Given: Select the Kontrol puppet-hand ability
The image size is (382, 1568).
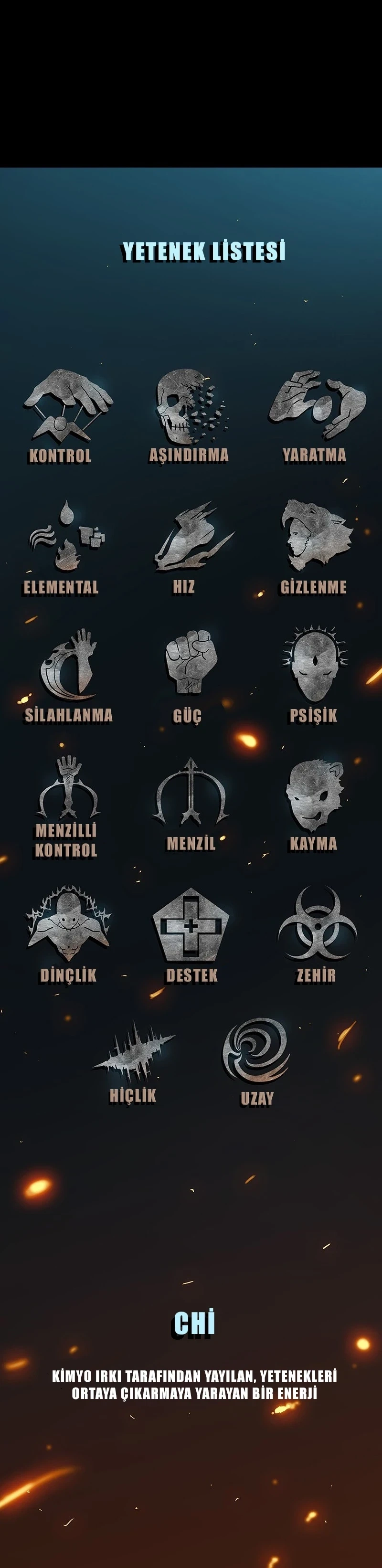Looking at the screenshot, I should tap(66, 405).
